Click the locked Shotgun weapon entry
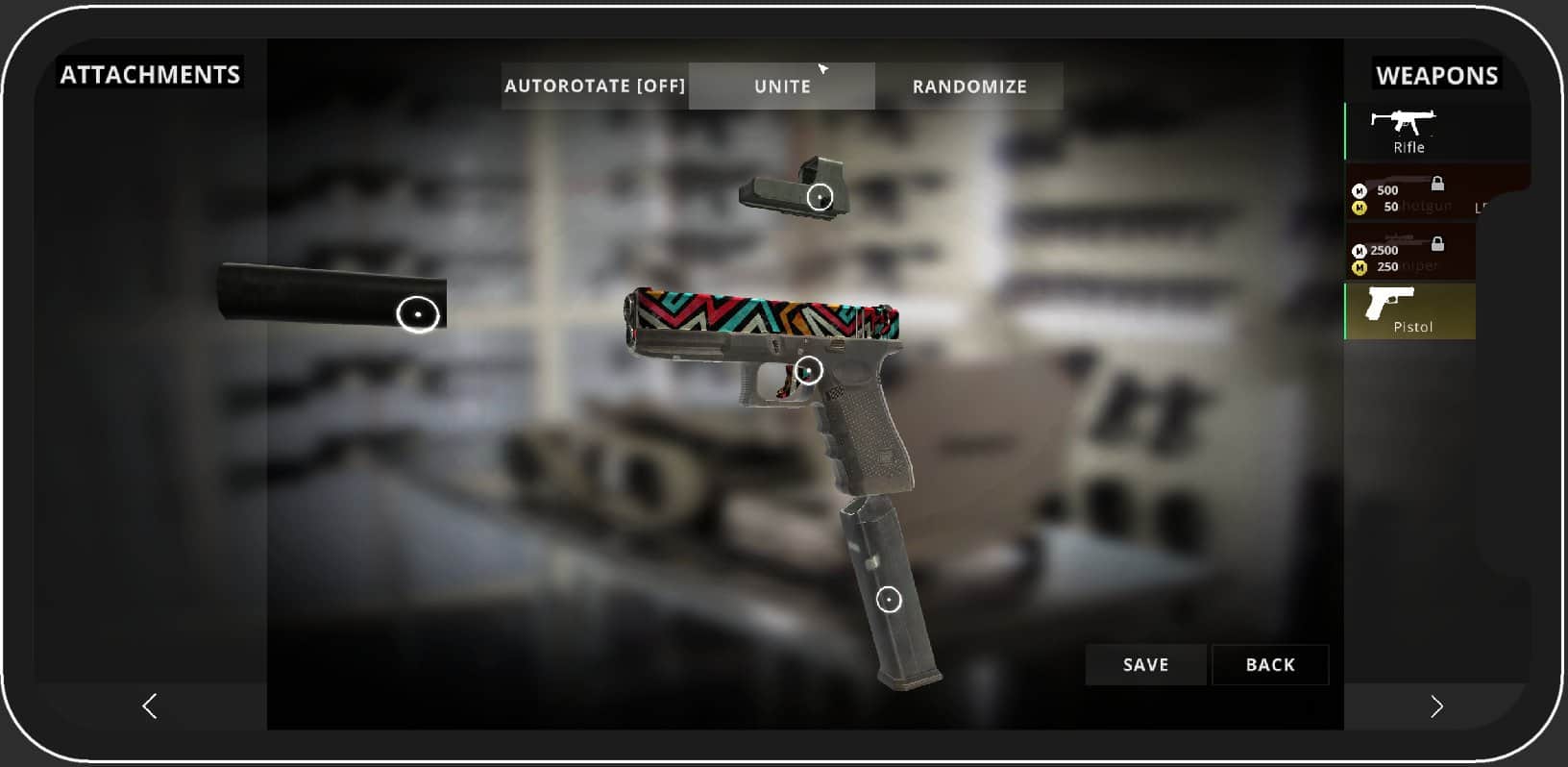The image size is (1568, 767). coord(1409,195)
